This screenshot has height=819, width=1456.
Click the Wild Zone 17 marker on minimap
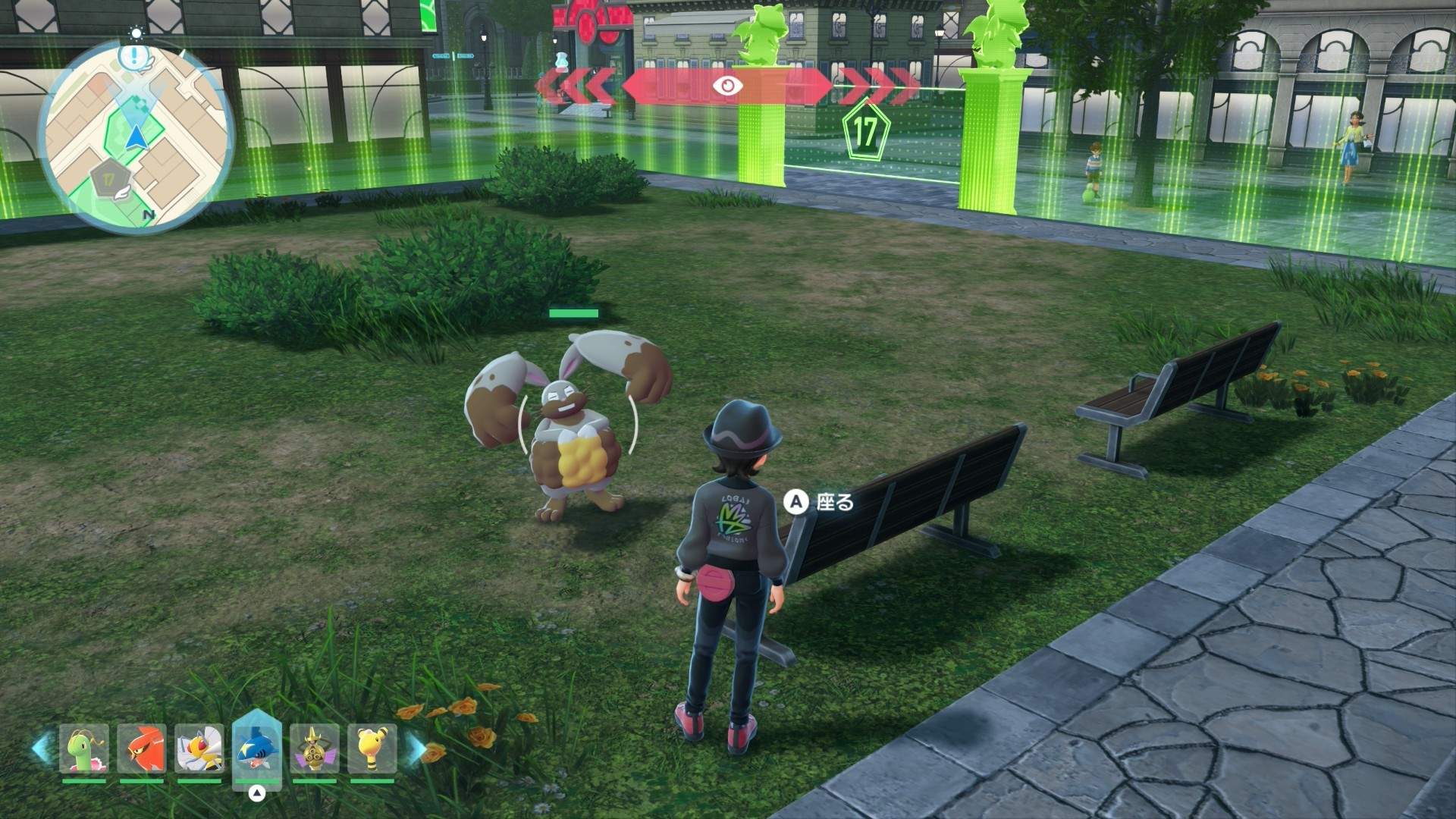click(108, 180)
